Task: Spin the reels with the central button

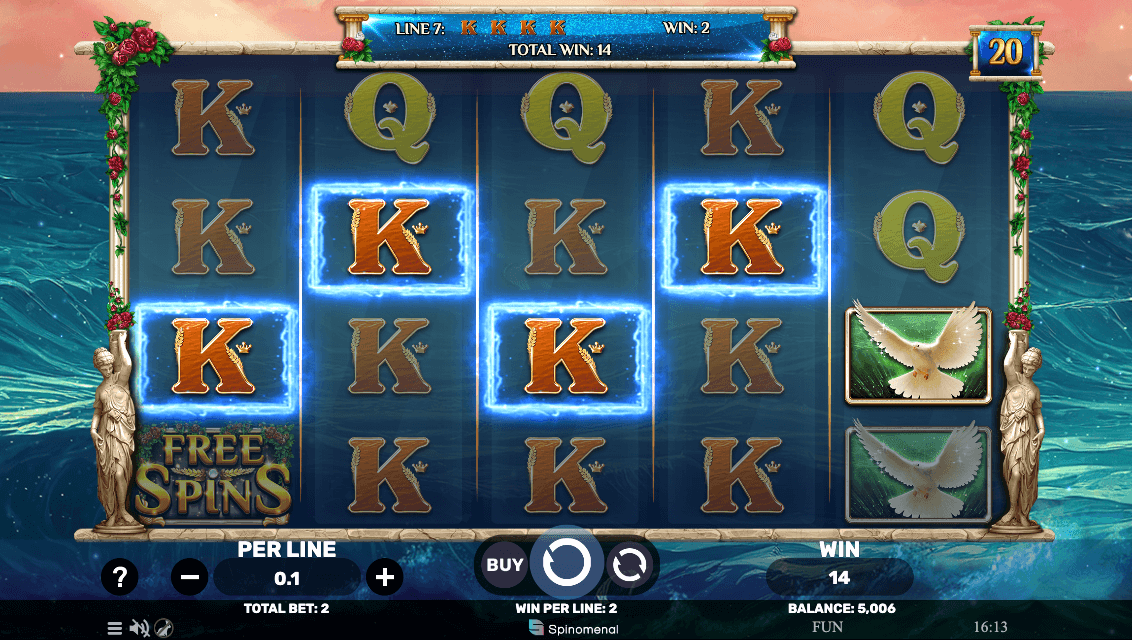Action: pos(566,564)
